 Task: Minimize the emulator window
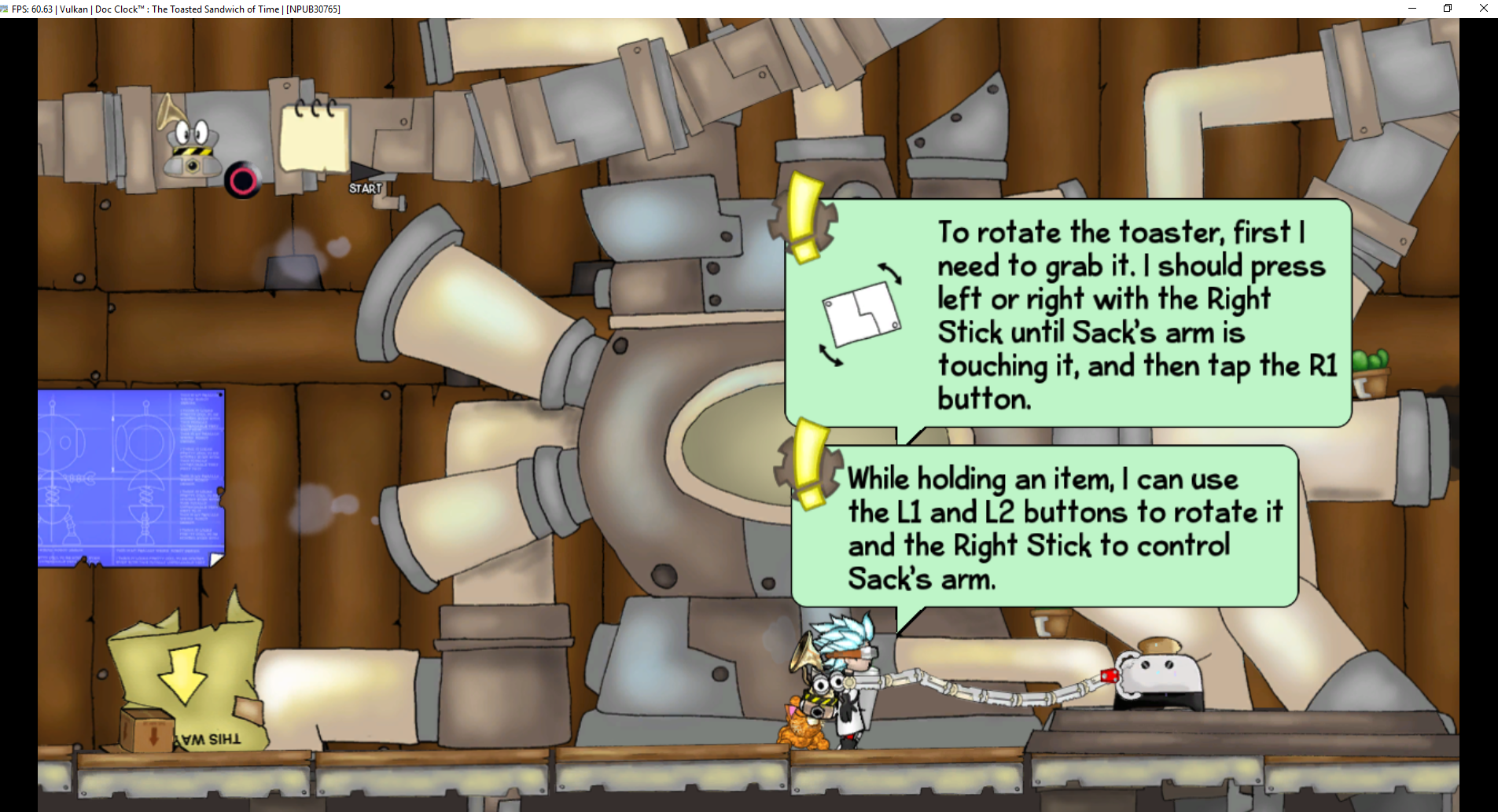(x=1412, y=9)
